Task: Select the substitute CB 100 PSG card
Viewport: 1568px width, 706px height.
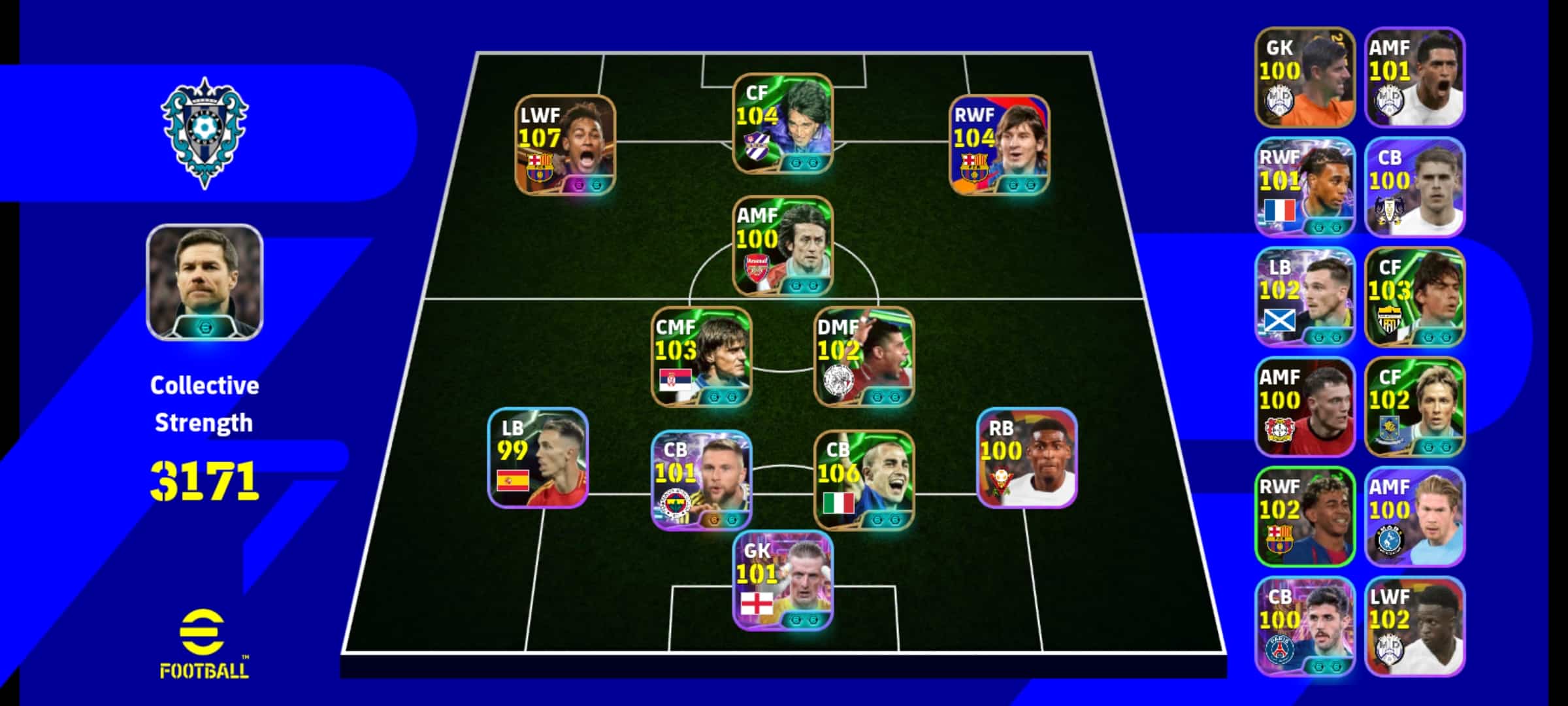Action: pos(1305,626)
